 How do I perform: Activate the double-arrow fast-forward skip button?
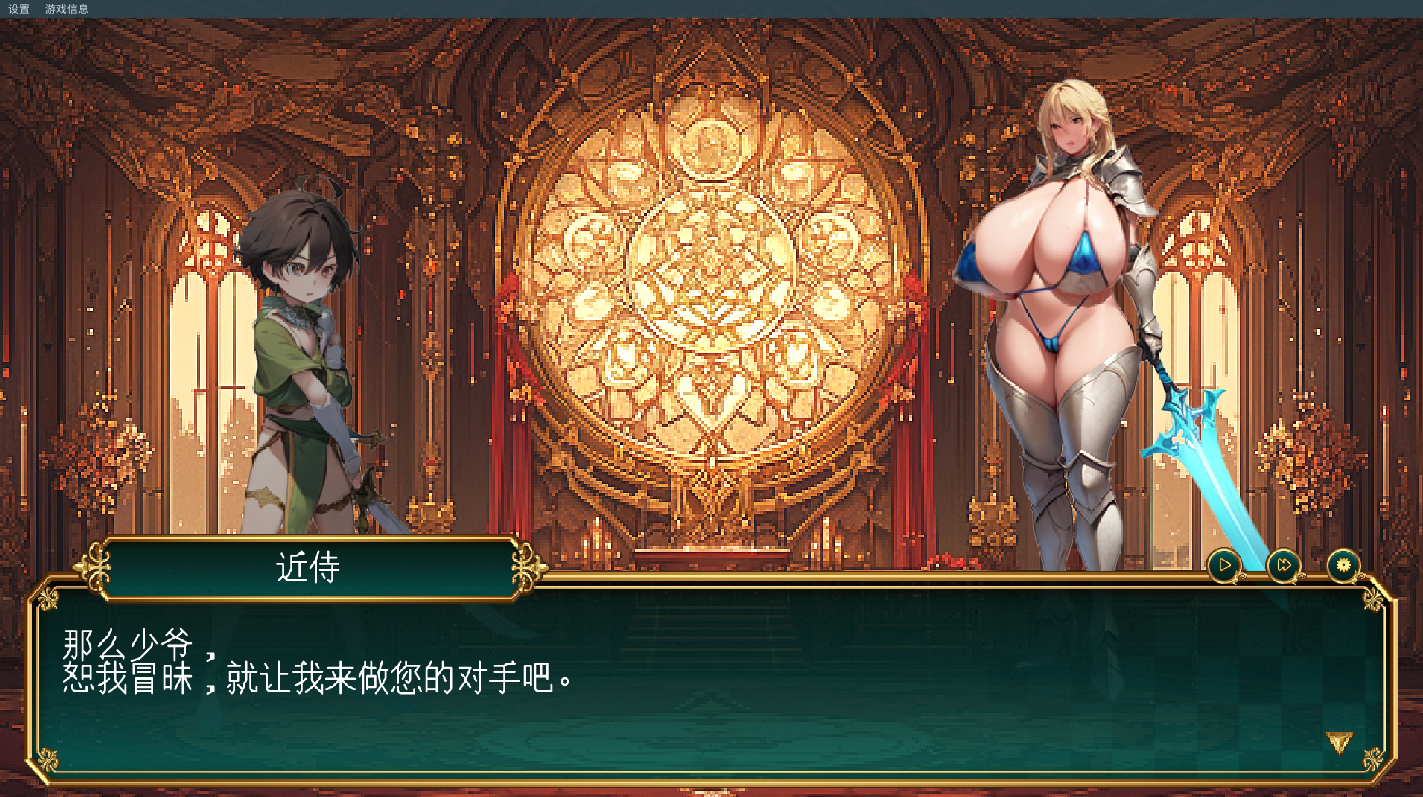(1284, 566)
